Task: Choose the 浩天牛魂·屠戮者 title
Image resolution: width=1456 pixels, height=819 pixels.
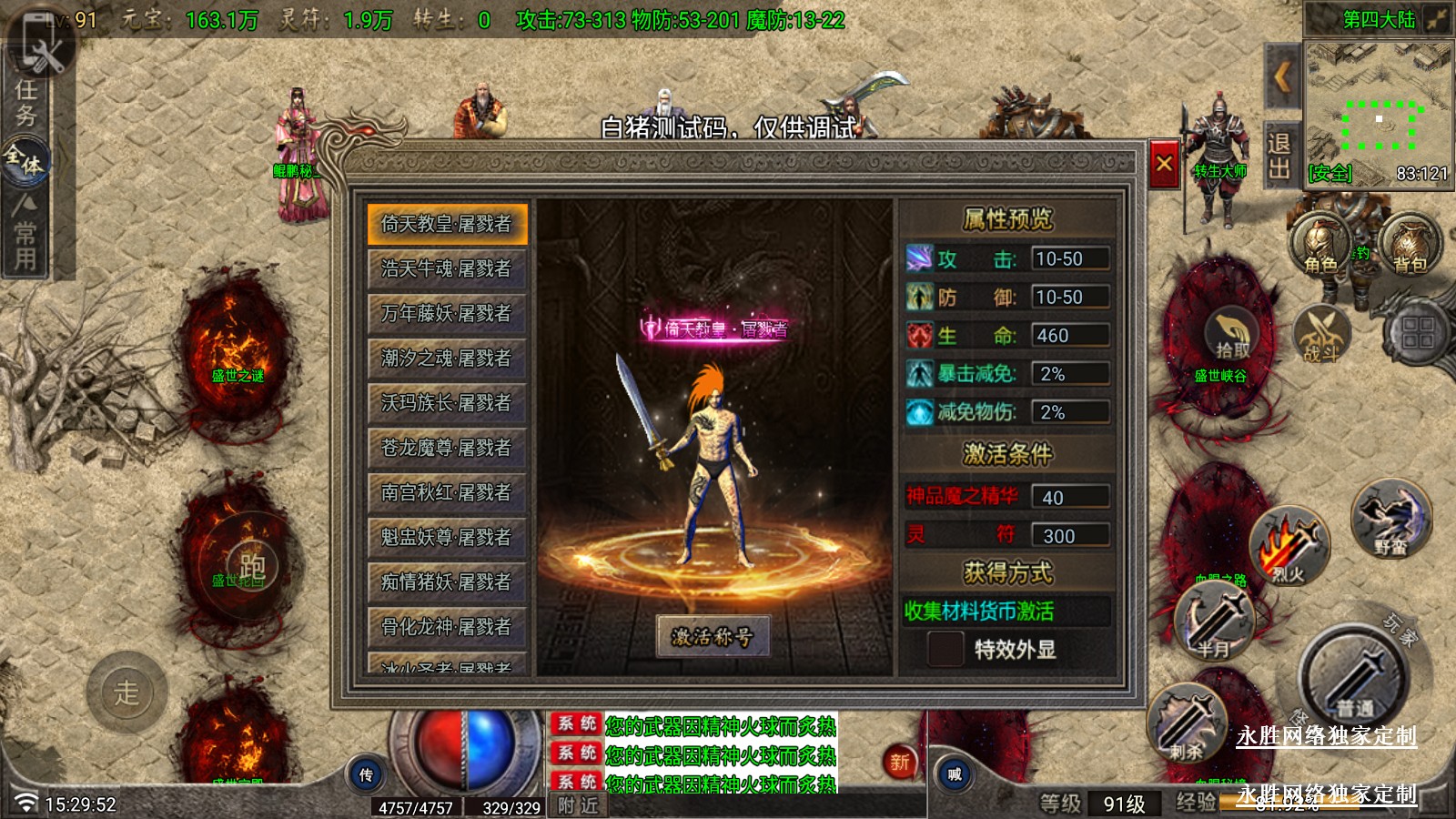Action: [x=447, y=268]
